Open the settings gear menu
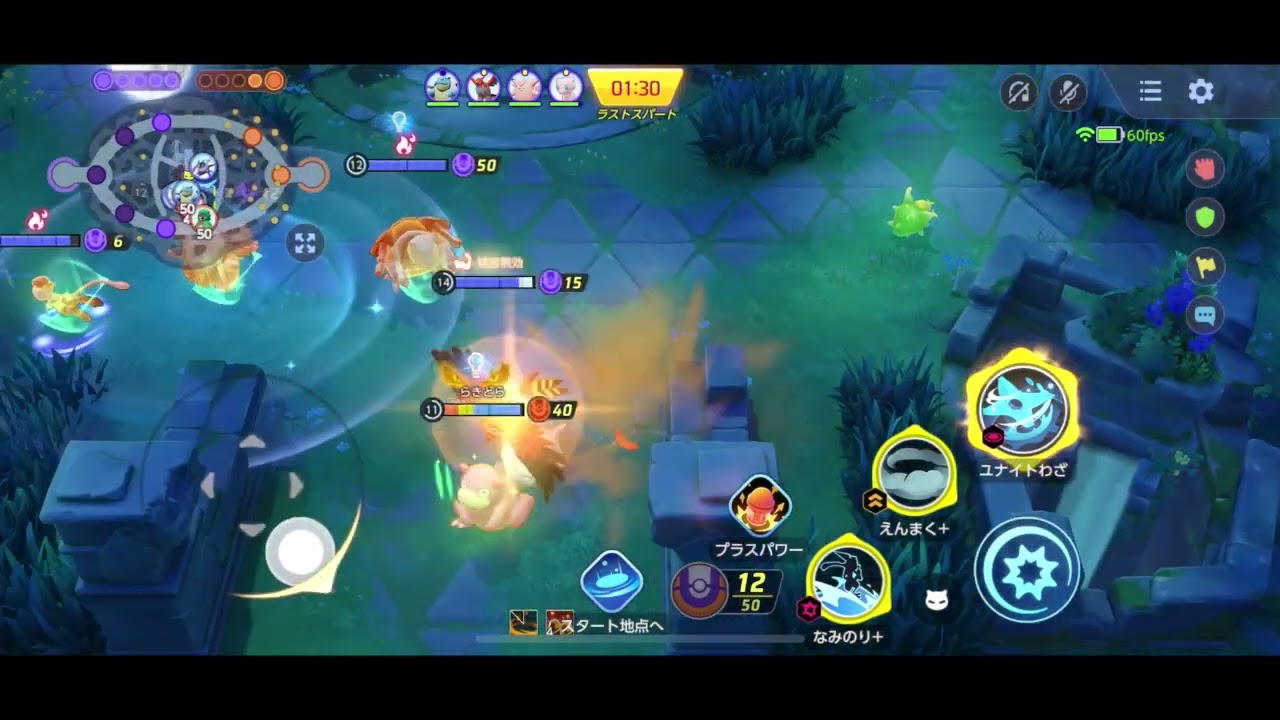Viewport: 1280px width, 720px height. click(1201, 92)
